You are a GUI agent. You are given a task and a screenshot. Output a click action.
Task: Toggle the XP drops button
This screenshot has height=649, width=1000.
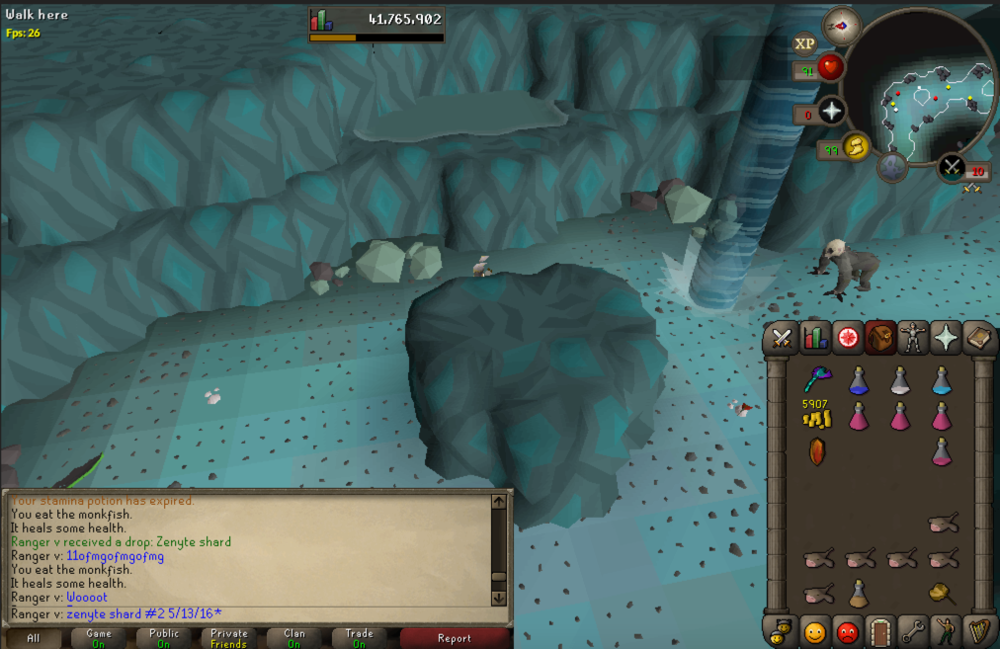tap(805, 43)
